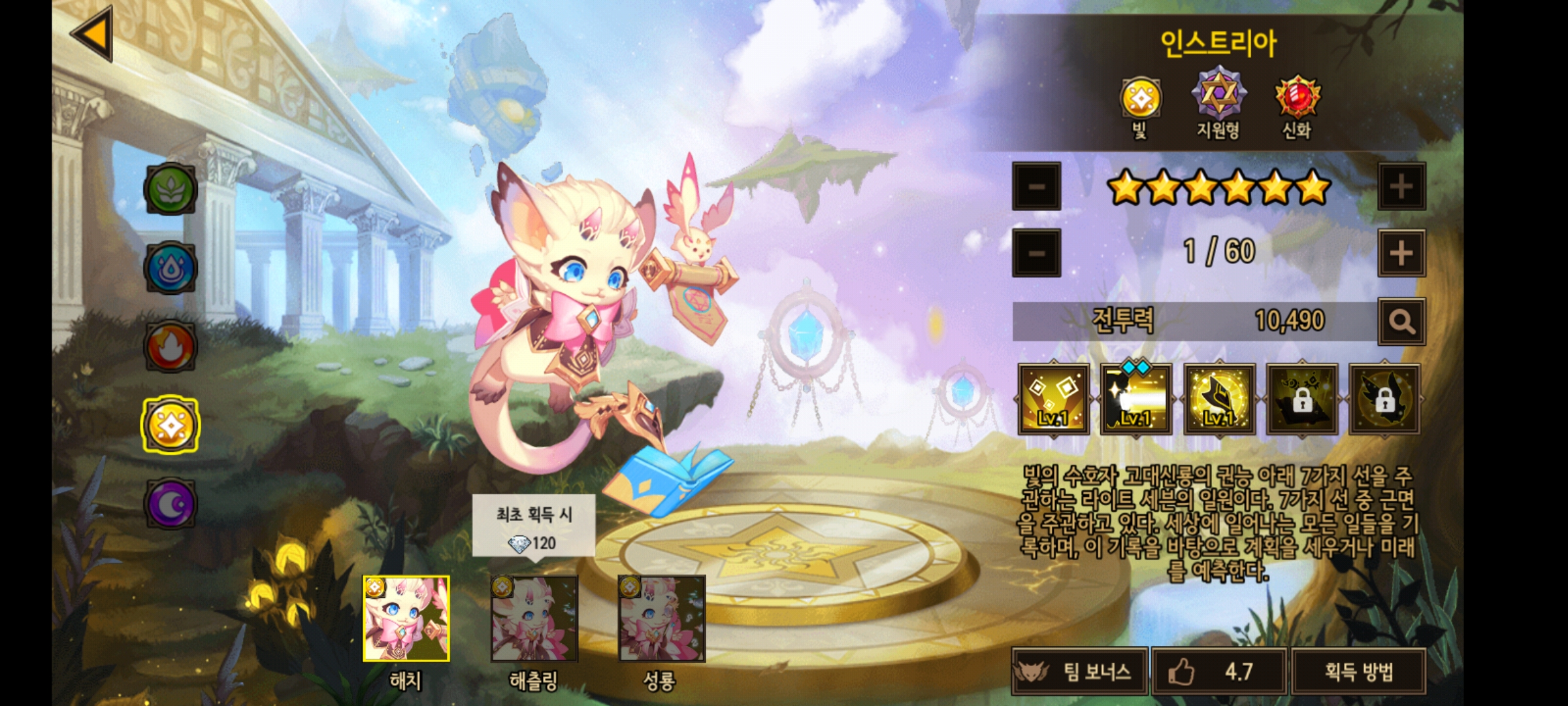Screen dimensions: 1568x706
Task: View the third Lv.1 golden skill icon
Action: (x=1219, y=399)
